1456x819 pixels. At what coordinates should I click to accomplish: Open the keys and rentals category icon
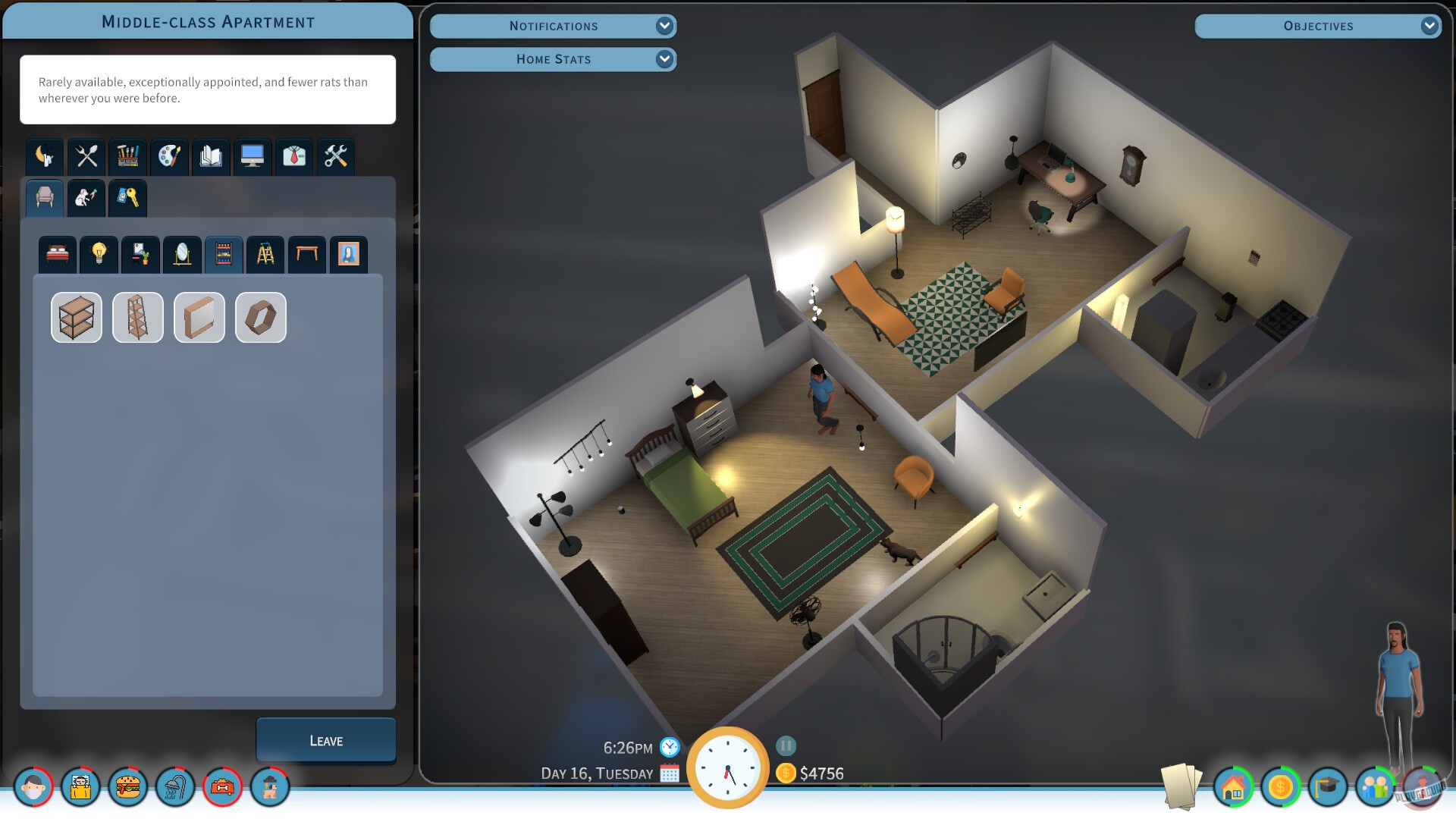point(127,198)
